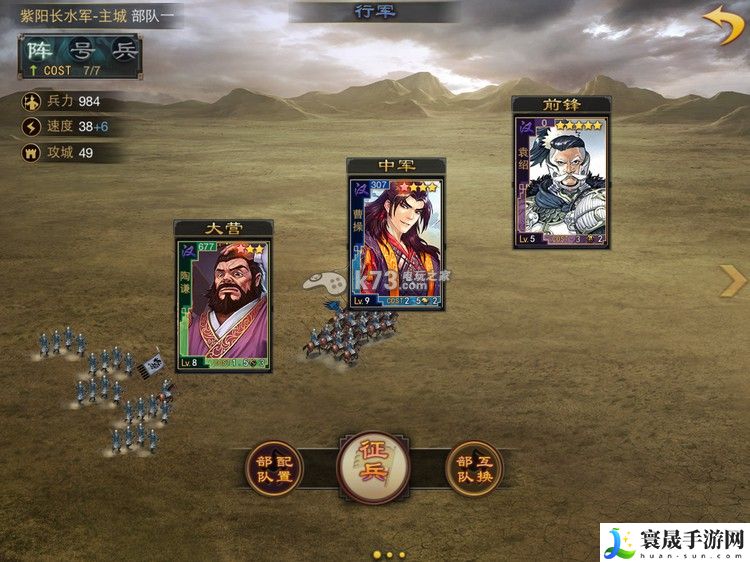Tap the golden back arrow
The image size is (750, 562).
click(722, 25)
